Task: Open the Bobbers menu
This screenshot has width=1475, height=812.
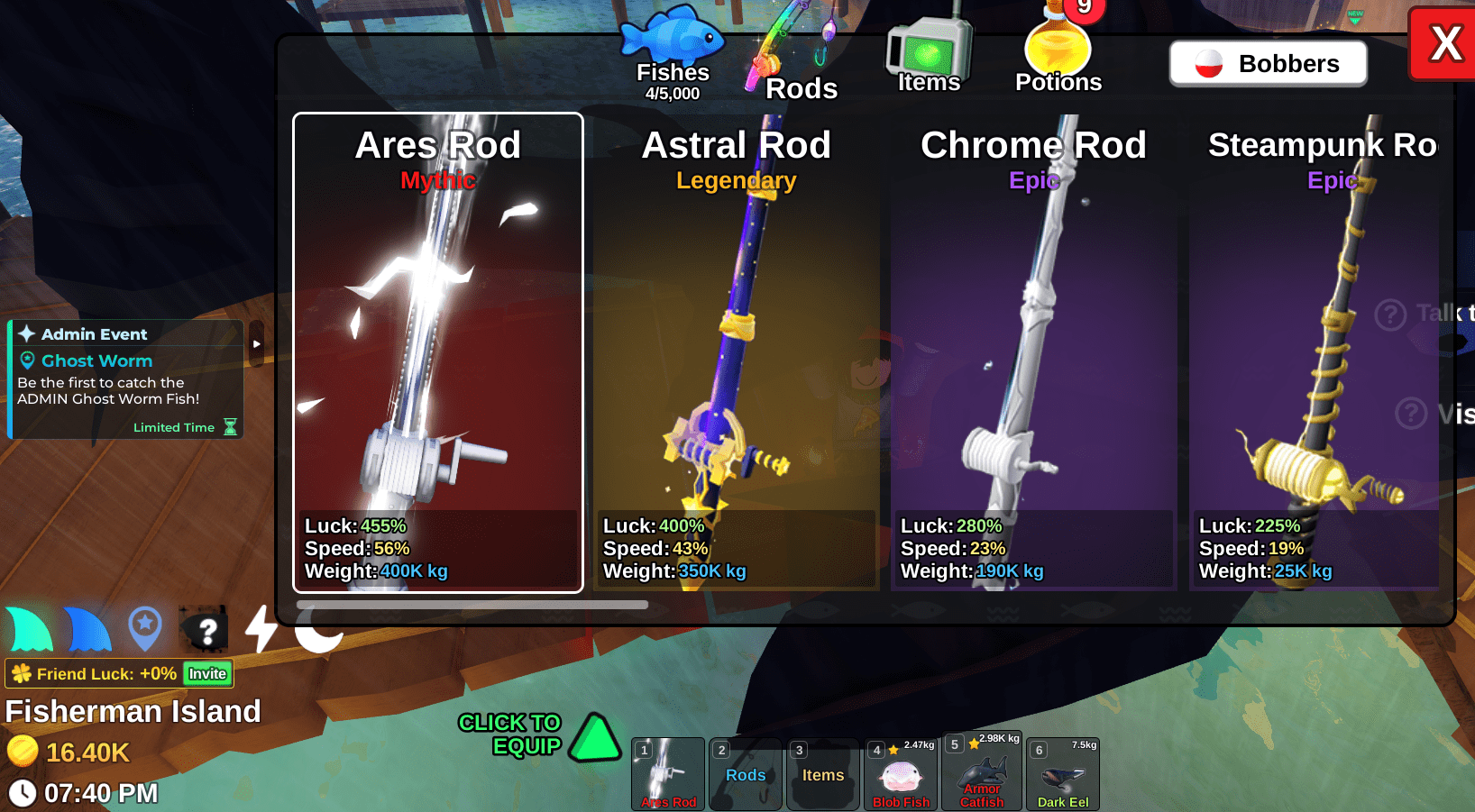Action: click(1268, 64)
